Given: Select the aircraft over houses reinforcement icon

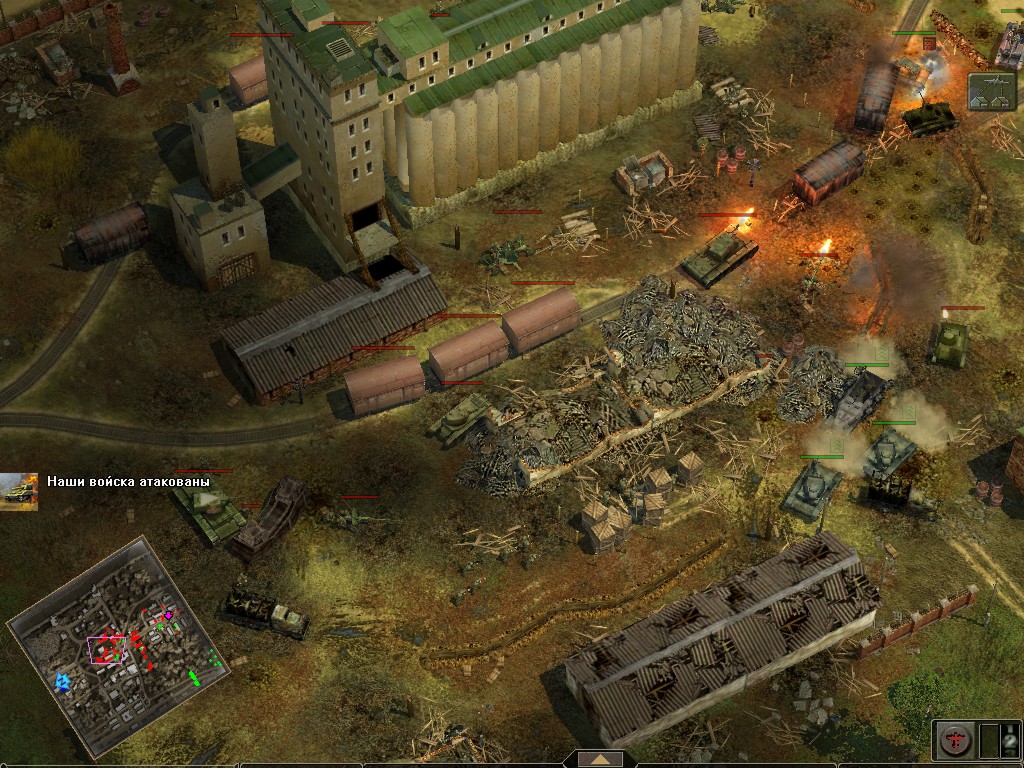Looking at the screenshot, I should (991, 91).
